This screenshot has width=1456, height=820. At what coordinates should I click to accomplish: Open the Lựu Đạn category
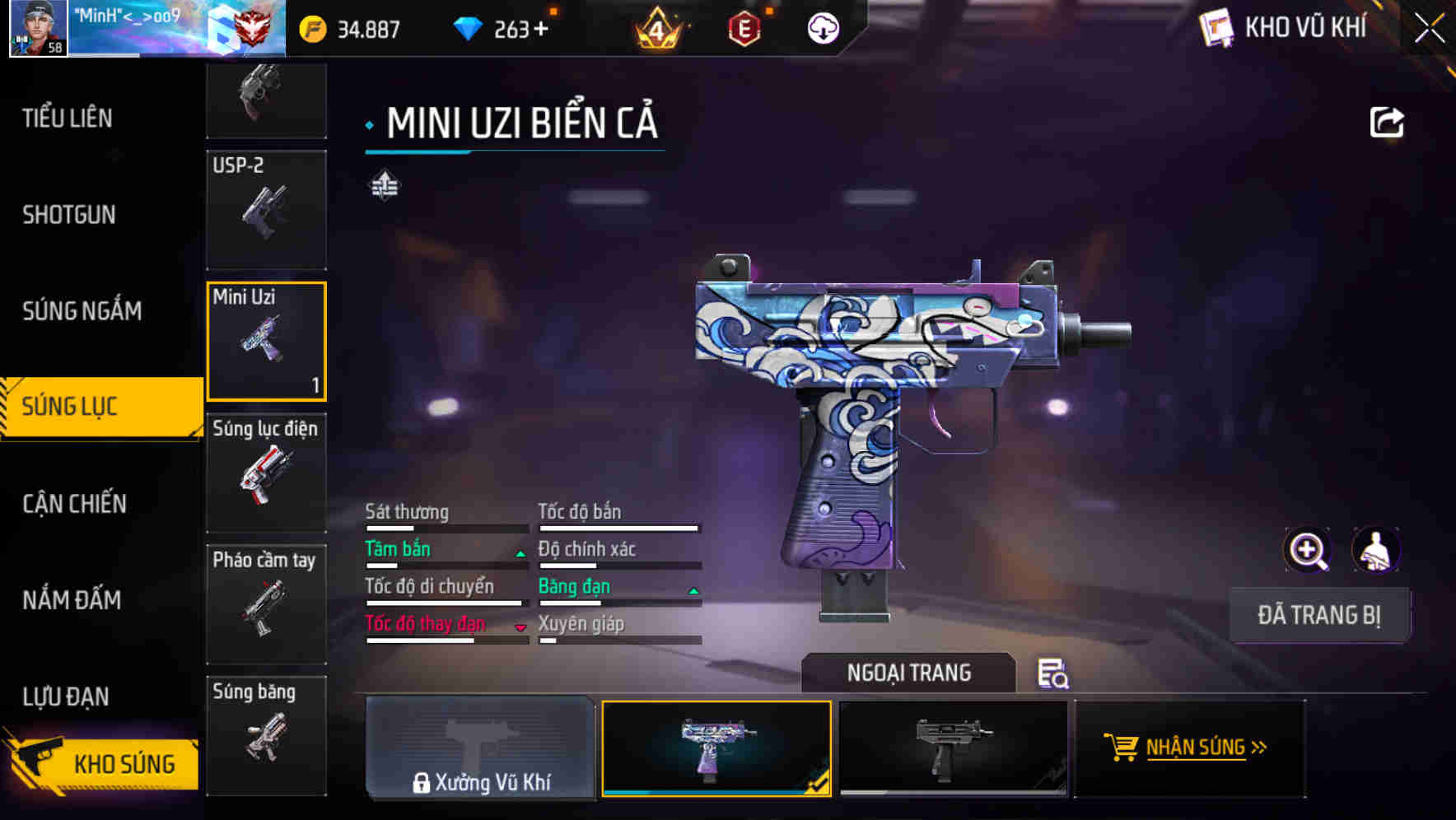tap(66, 697)
